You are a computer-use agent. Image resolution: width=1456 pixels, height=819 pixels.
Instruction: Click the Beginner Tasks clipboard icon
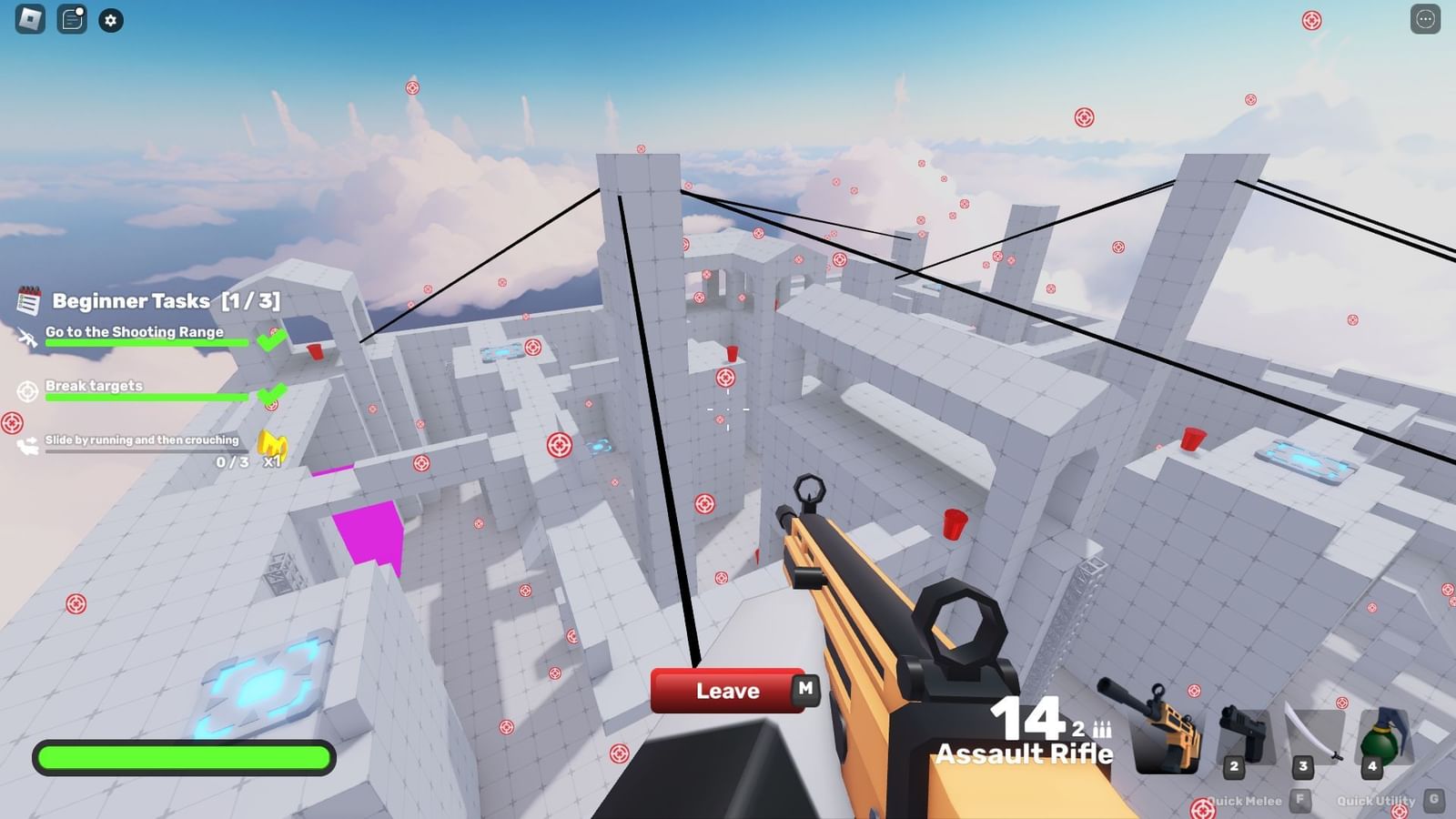pos(28,301)
